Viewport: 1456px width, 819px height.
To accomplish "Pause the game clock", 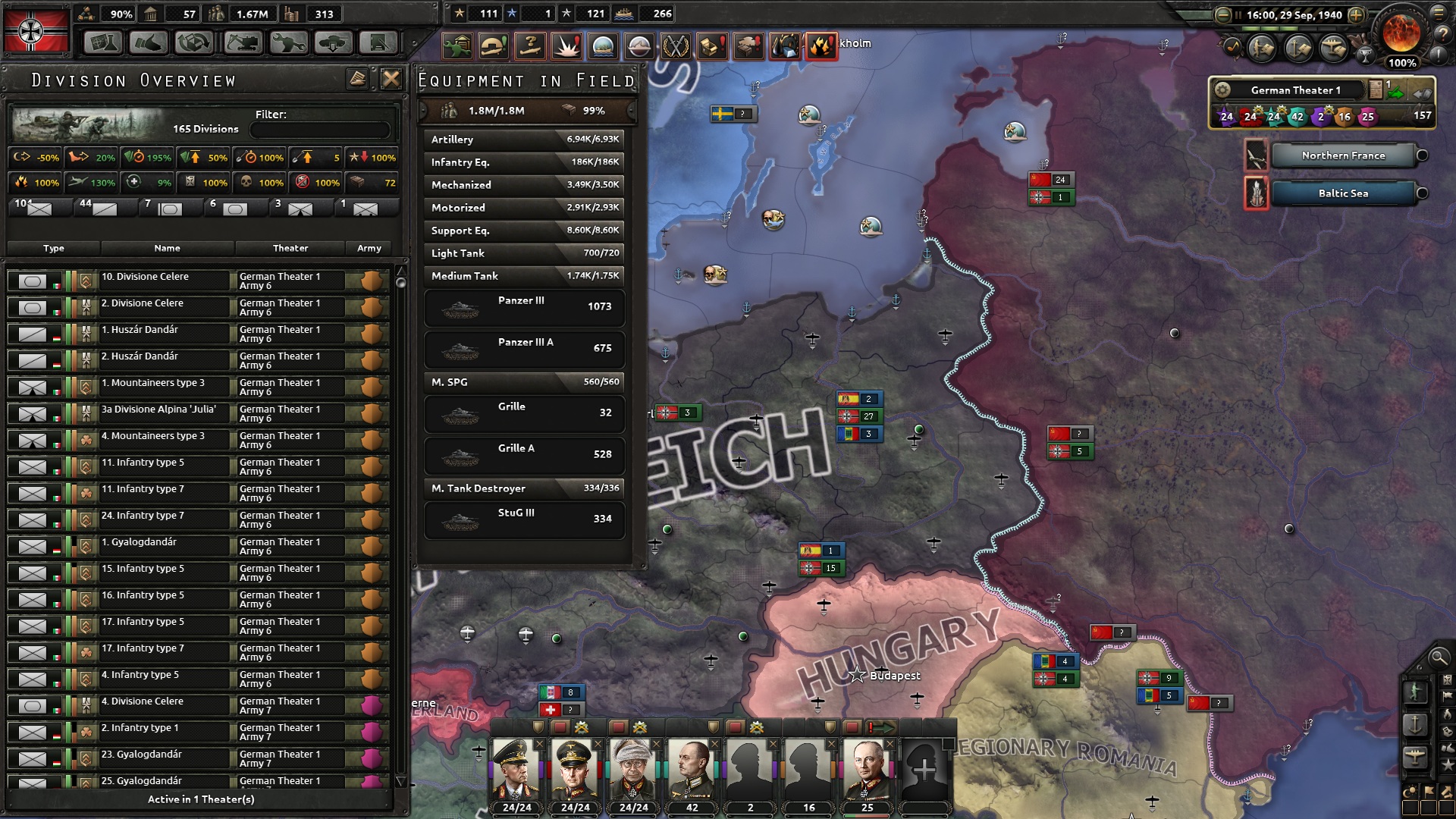I will pos(1238,14).
